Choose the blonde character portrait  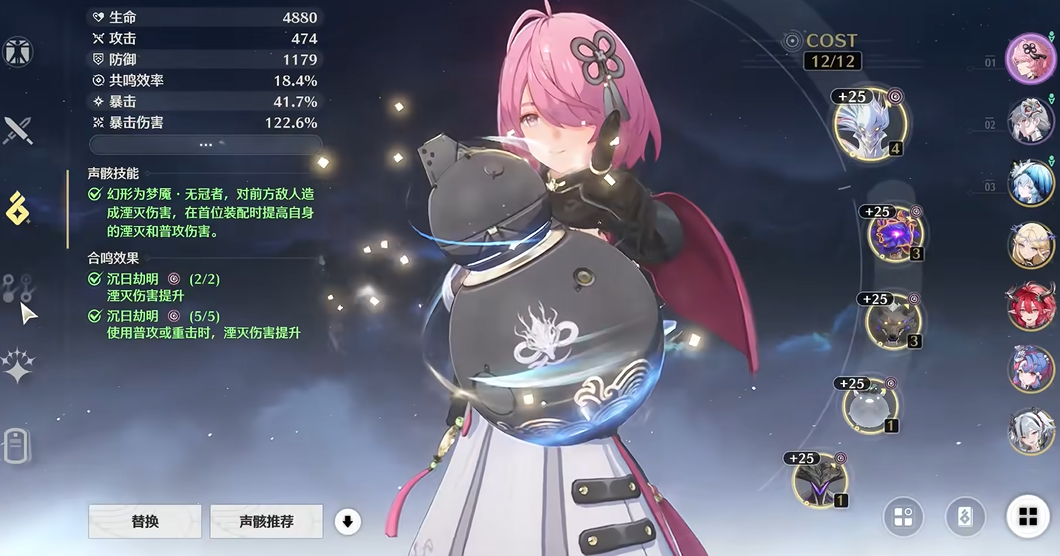pos(1030,245)
